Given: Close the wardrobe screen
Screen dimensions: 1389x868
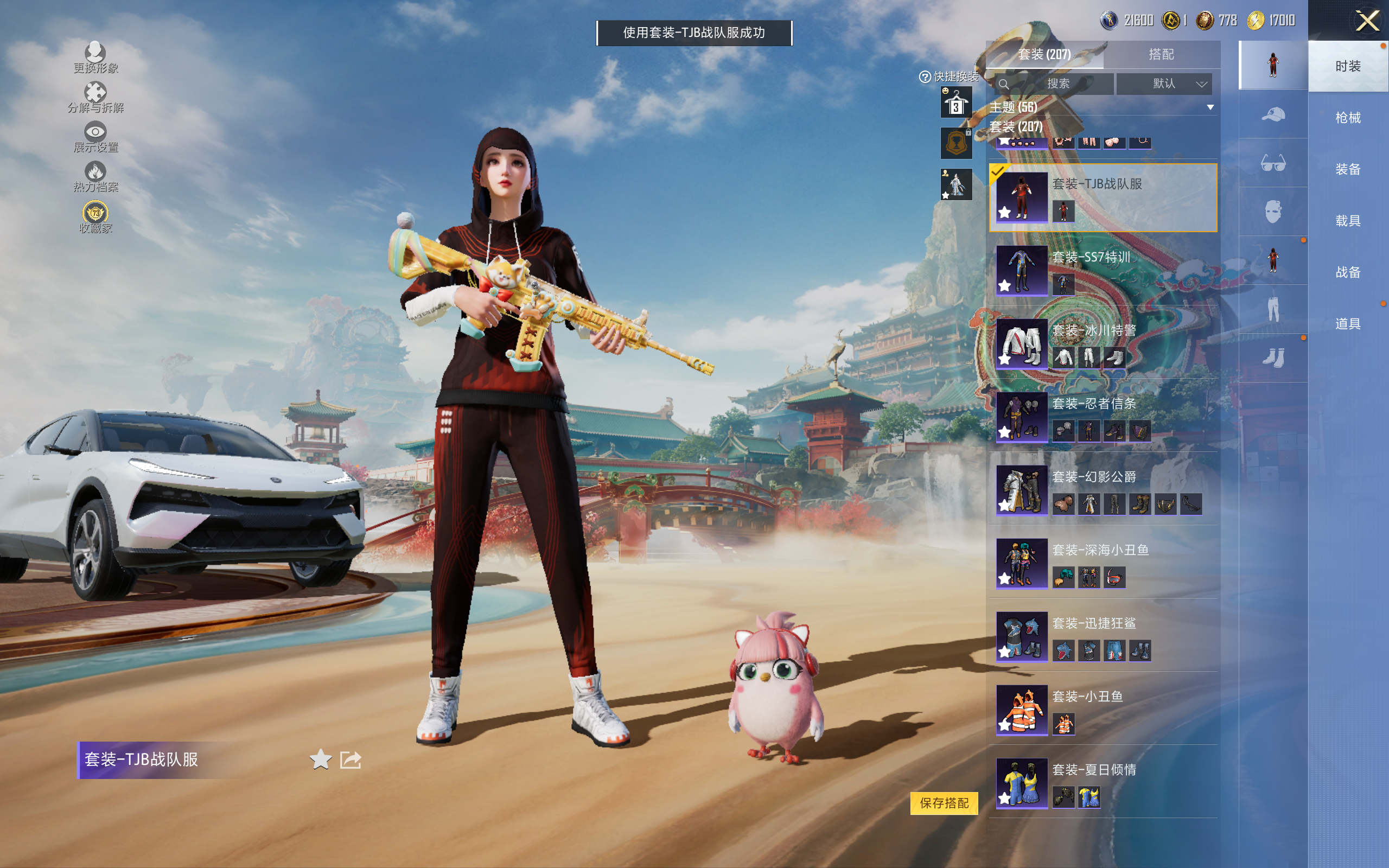Looking at the screenshot, I should 1367,21.
